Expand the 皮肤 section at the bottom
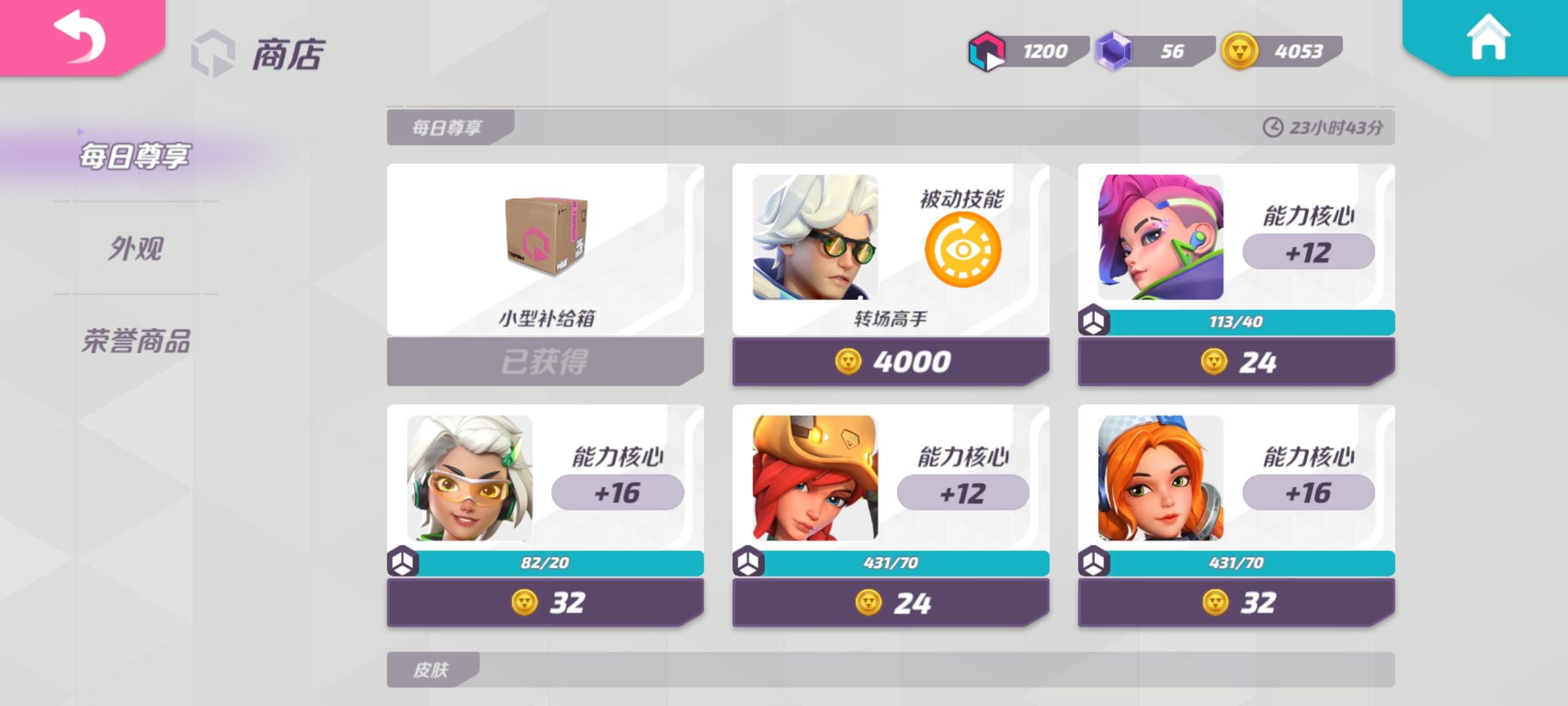This screenshot has width=1568, height=706. (x=431, y=671)
